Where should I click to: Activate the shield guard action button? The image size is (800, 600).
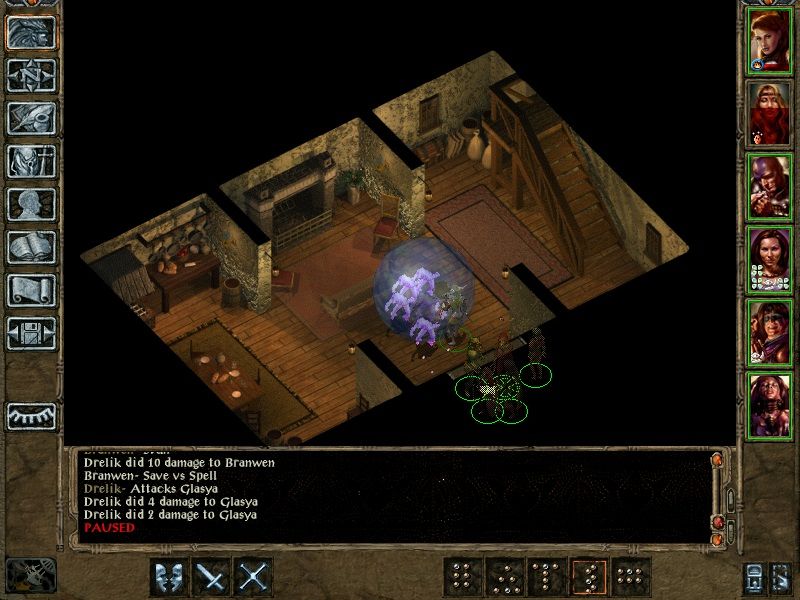coord(169,577)
